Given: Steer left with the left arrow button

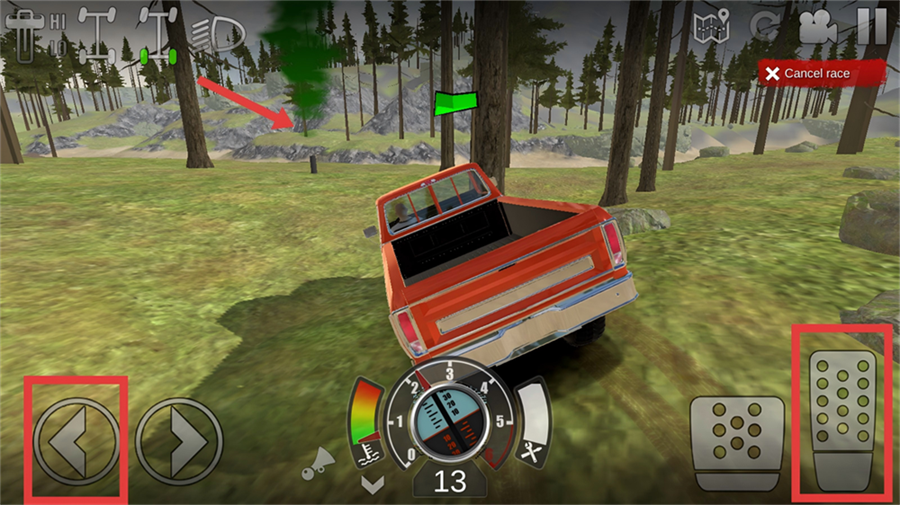Looking at the screenshot, I should point(75,441).
